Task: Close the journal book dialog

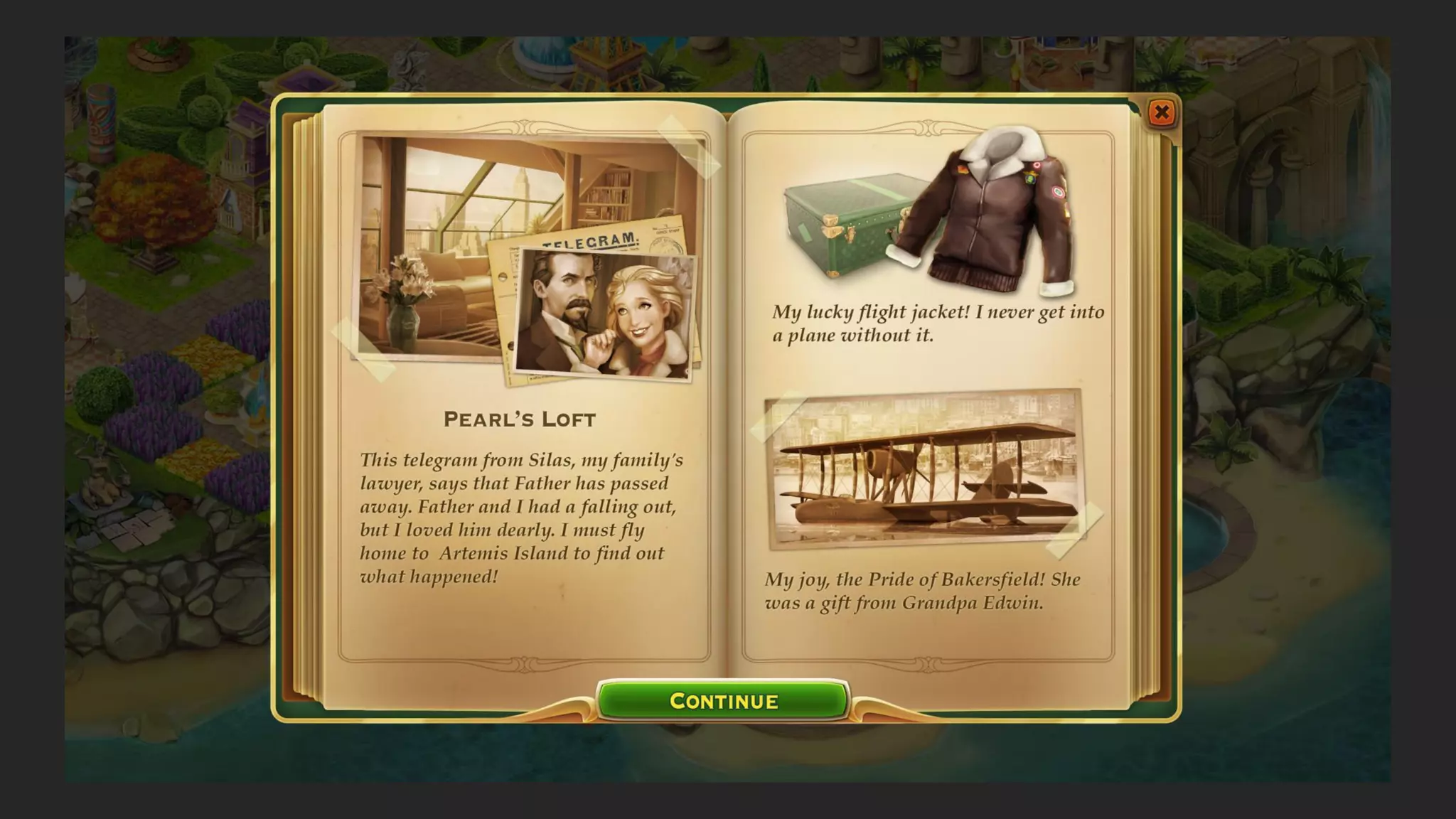Action: pos(1162,112)
